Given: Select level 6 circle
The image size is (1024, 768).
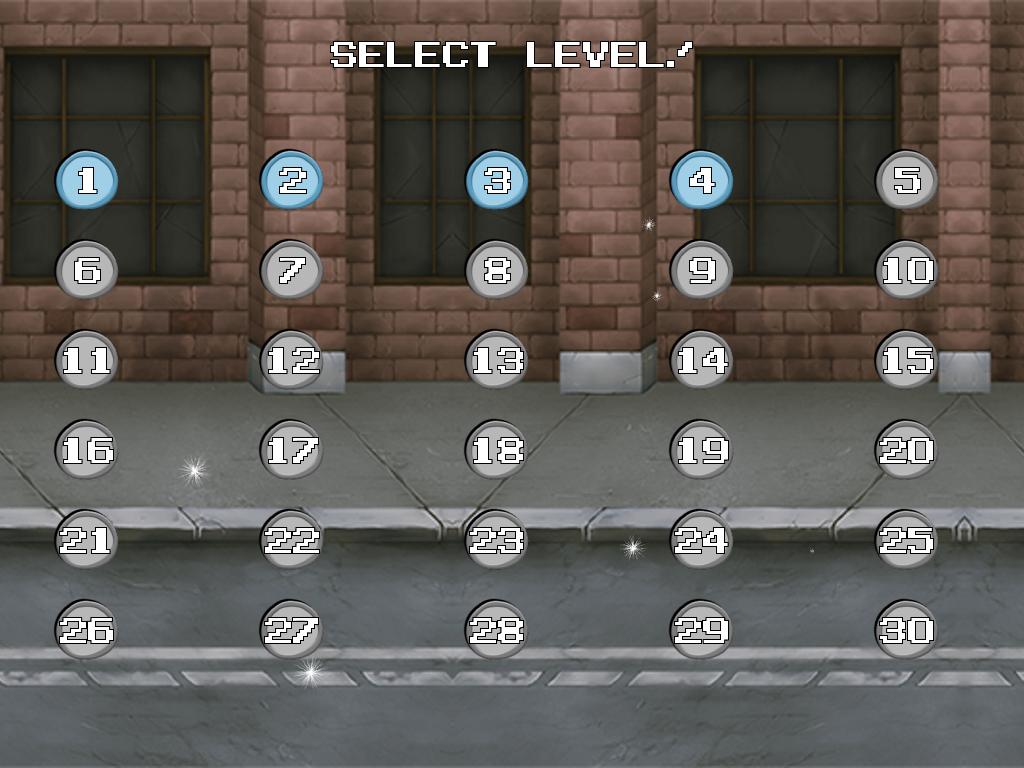Looking at the screenshot, I should coord(87,270).
